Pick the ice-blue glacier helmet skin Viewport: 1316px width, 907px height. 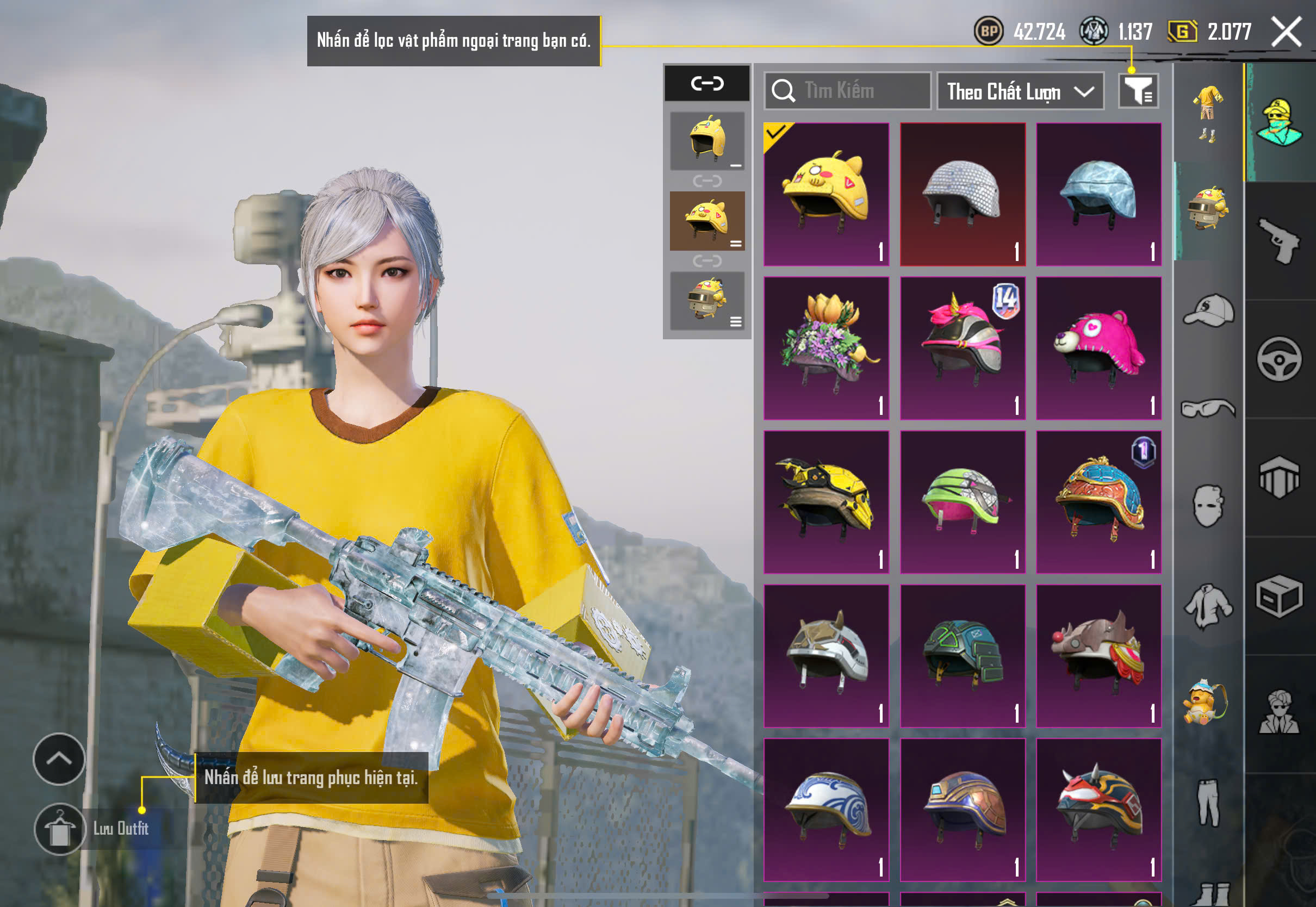pyautogui.click(x=1098, y=194)
